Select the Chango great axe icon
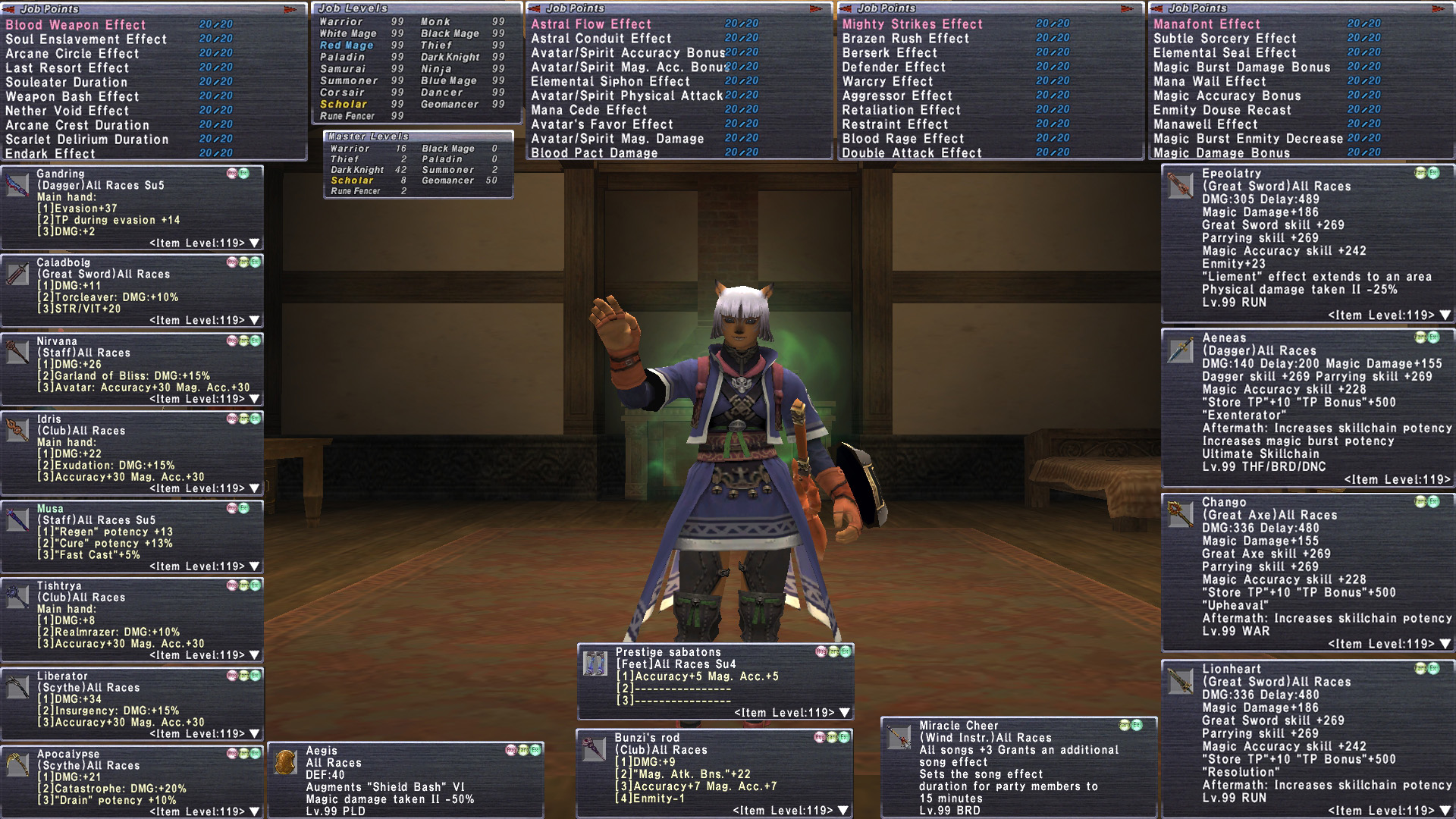The width and height of the screenshot is (1456, 819). [1180, 513]
